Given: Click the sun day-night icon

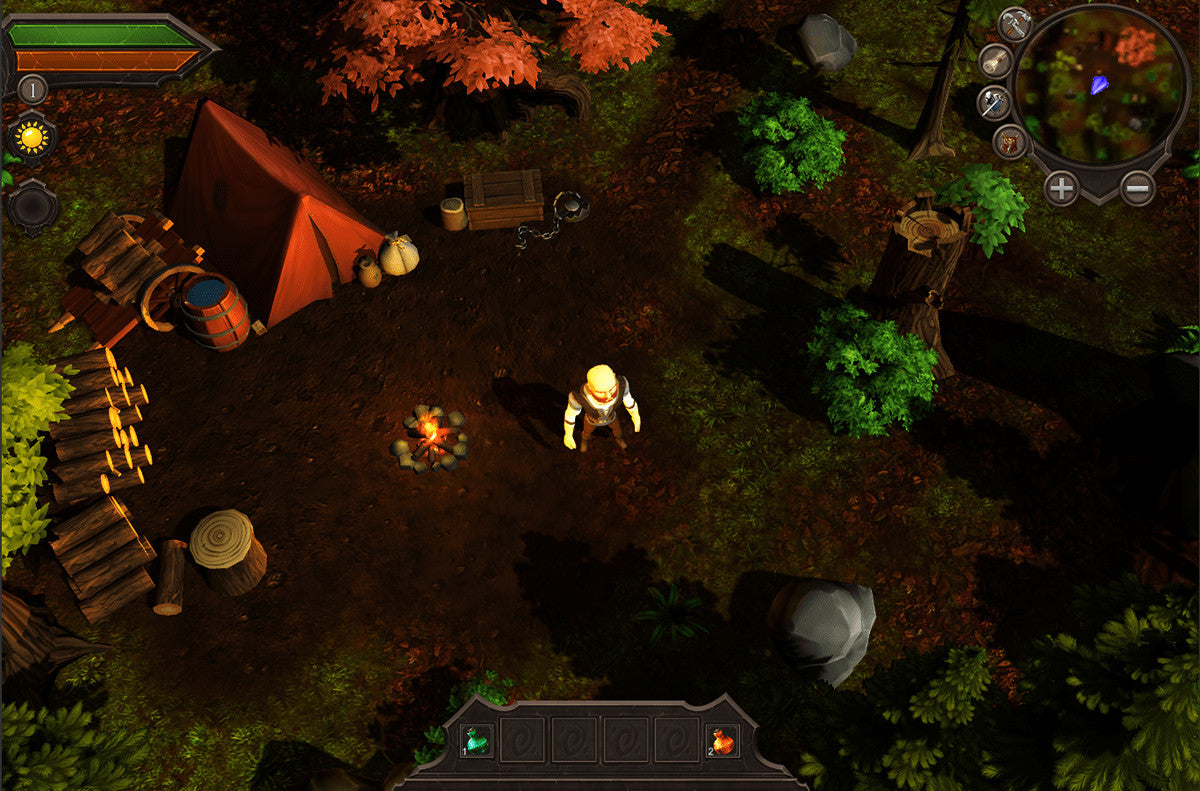Looking at the screenshot, I should (x=32, y=136).
